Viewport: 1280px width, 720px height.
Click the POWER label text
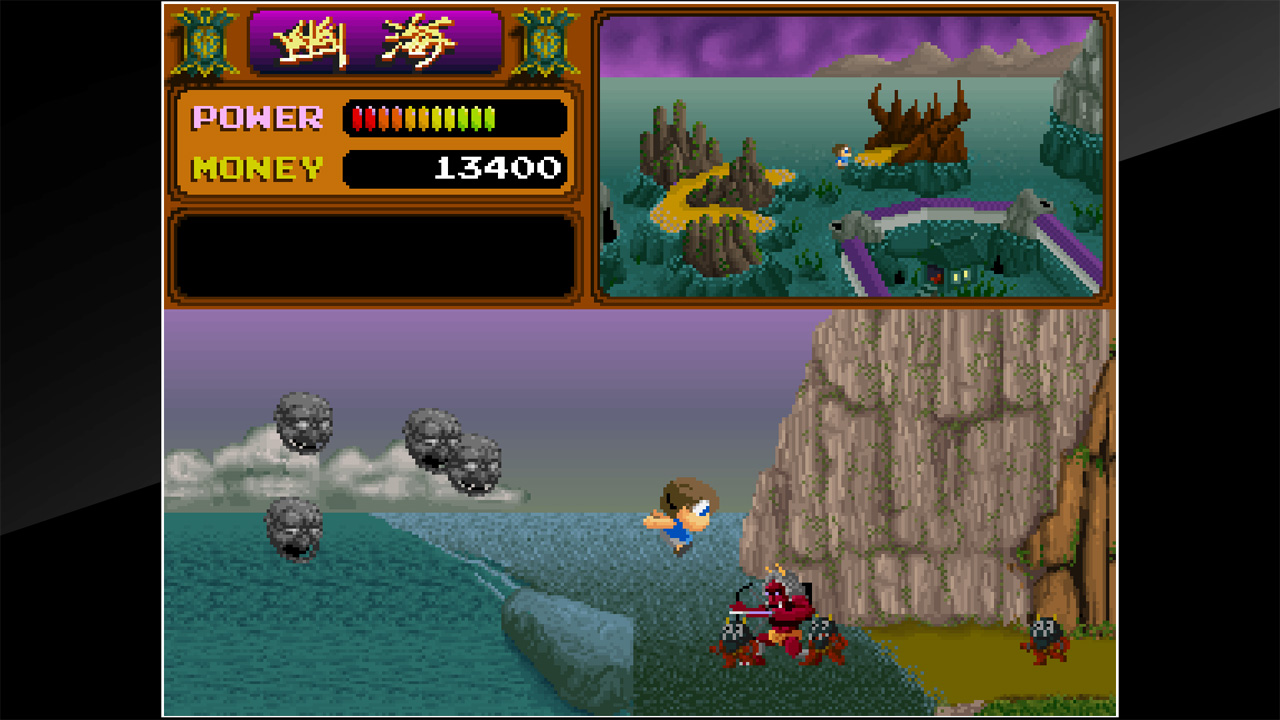coord(254,118)
